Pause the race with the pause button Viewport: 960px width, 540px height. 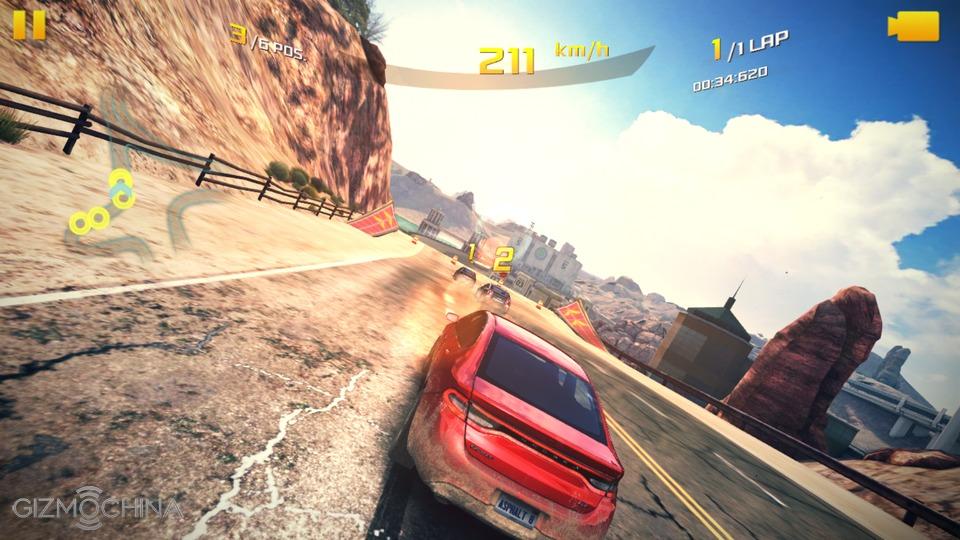tap(29, 25)
